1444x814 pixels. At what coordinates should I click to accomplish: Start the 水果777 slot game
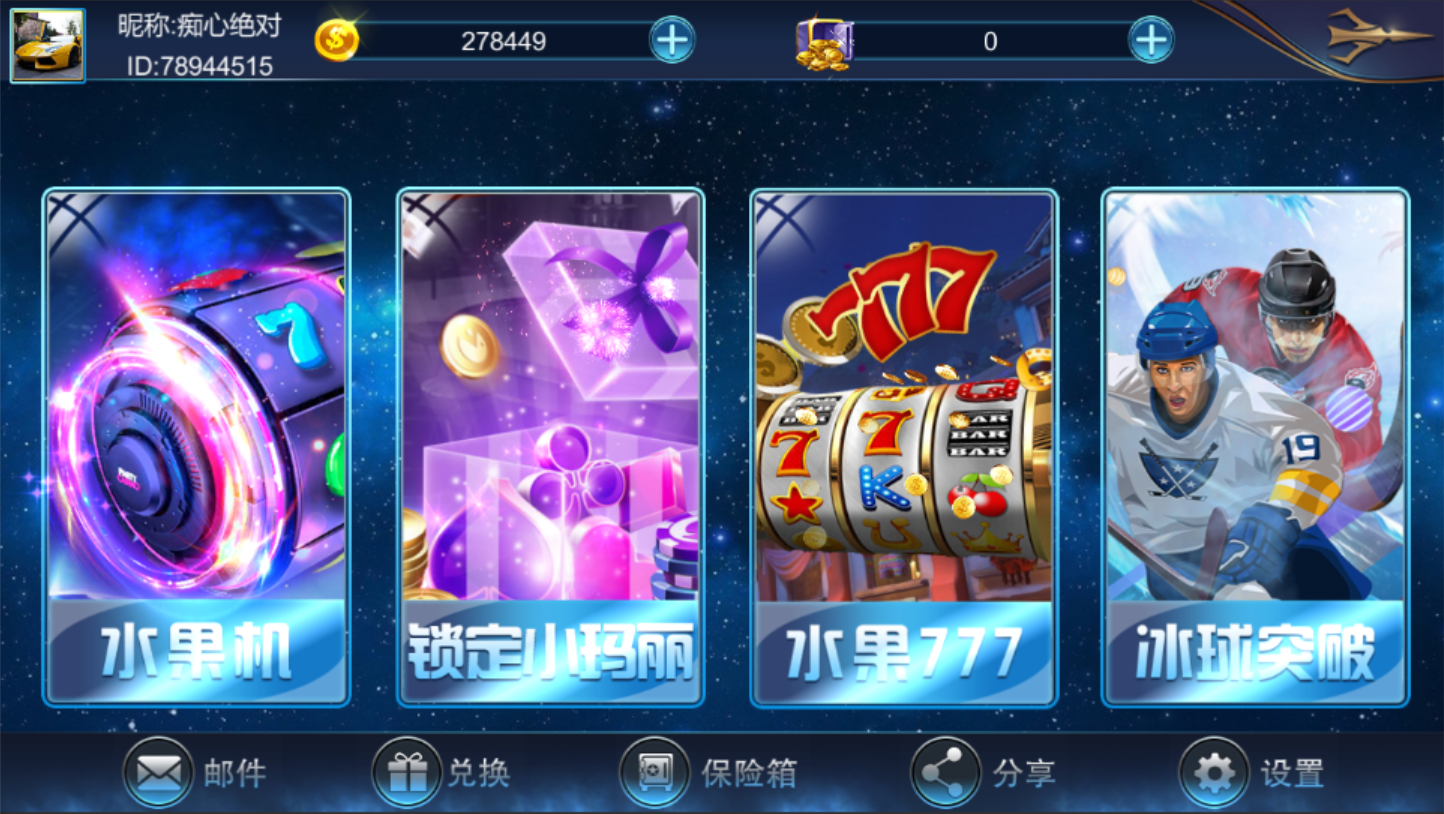pyautogui.click(x=903, y=447)
